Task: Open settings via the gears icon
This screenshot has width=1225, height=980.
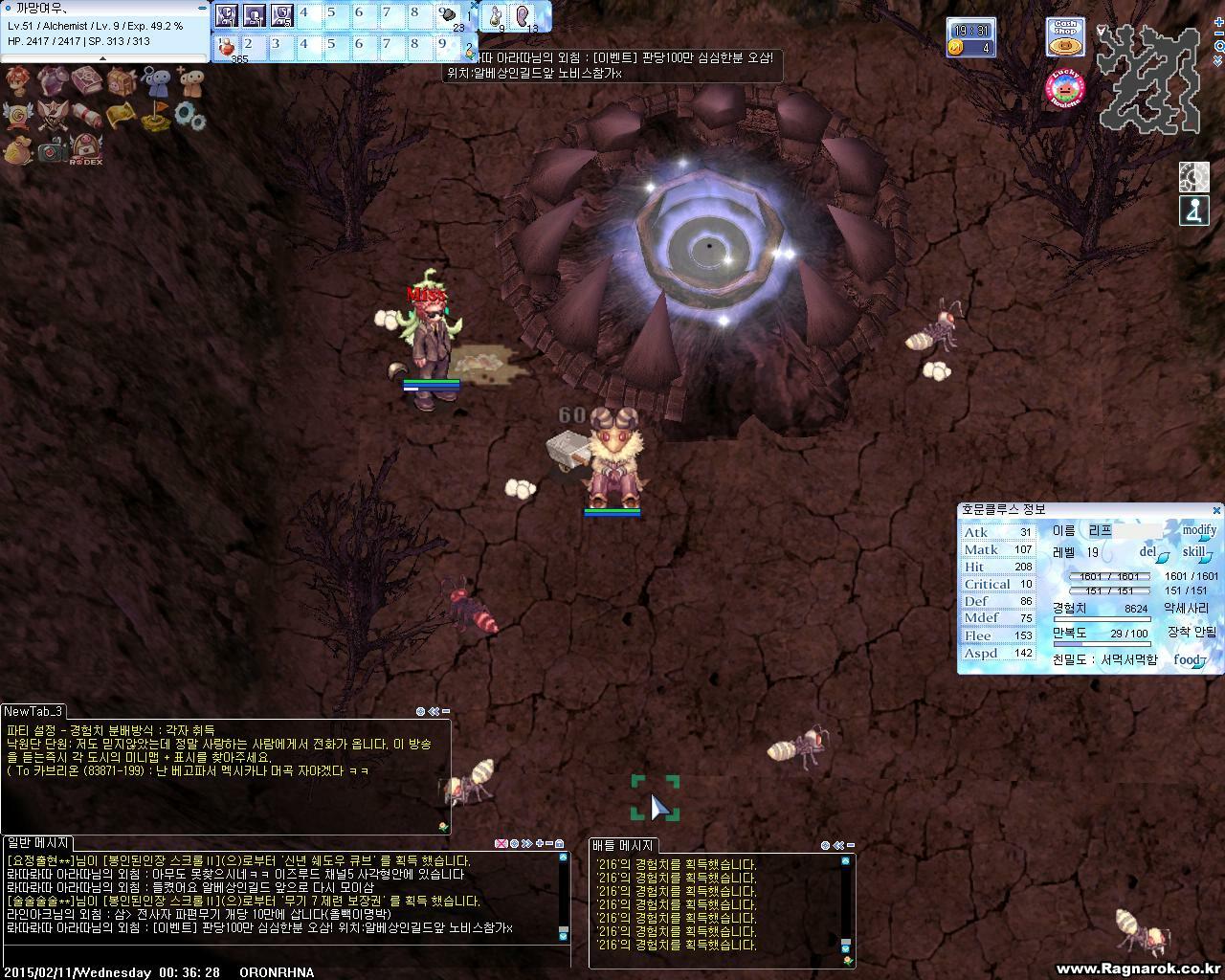Action: 189,117
